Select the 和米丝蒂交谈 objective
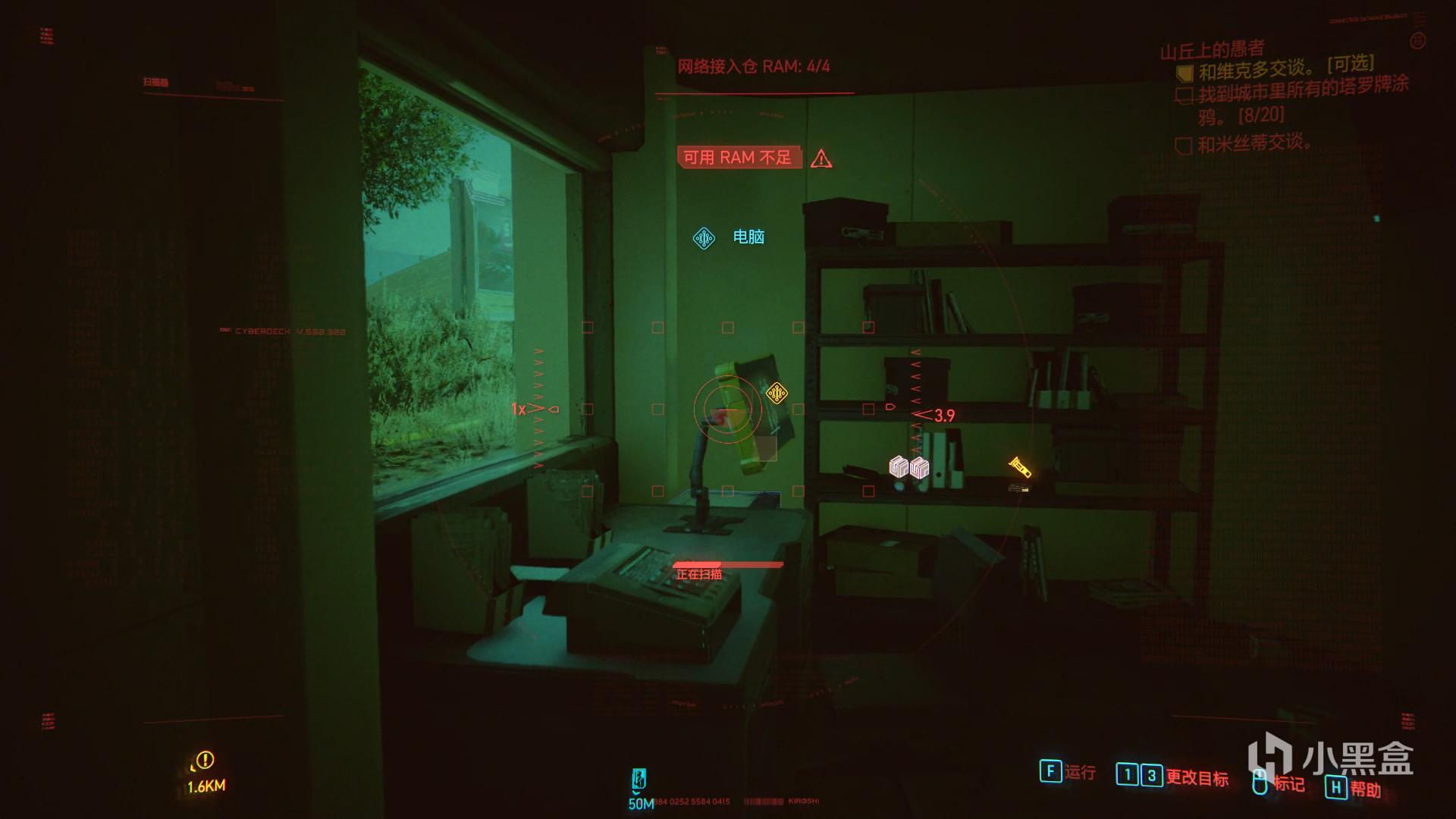The width and height of the screenshot is (1456, 819). click(x=1254, y=143)
